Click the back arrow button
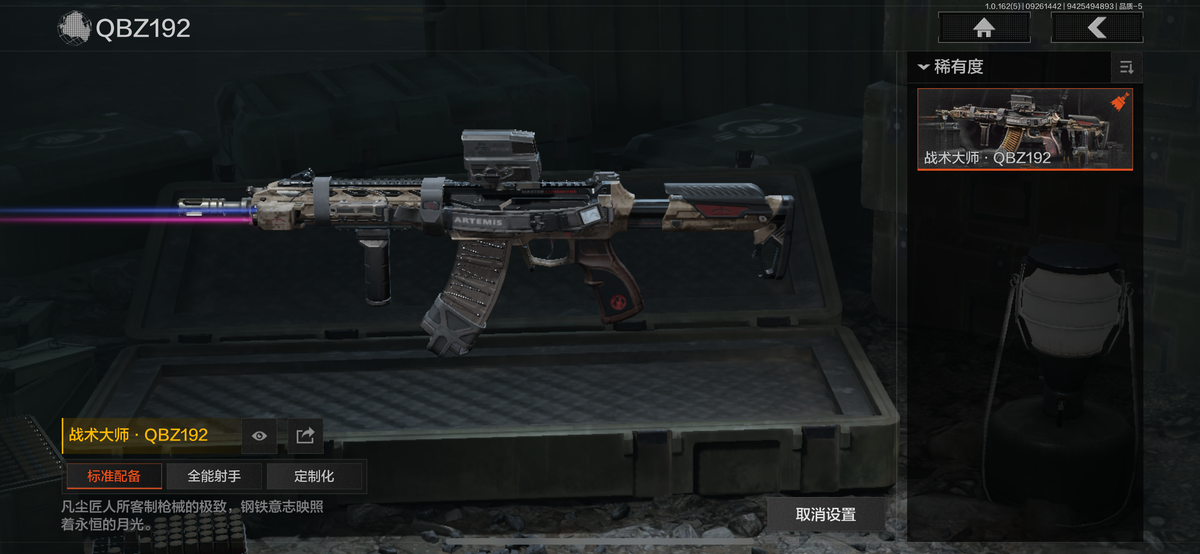Screen dimensions: 1200x554 pos(1097,28)
